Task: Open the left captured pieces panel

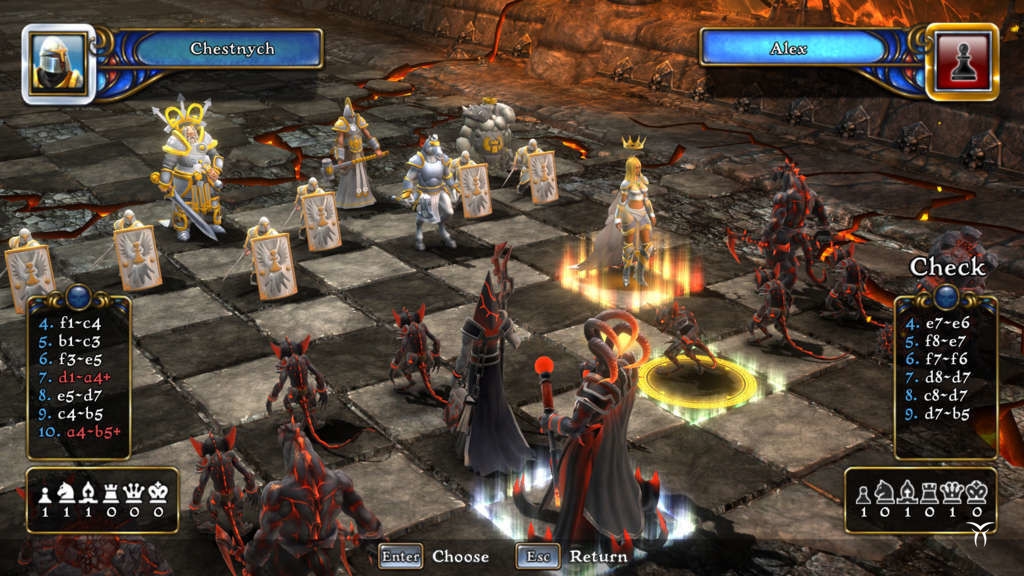Action: click(x=101, y=499)
